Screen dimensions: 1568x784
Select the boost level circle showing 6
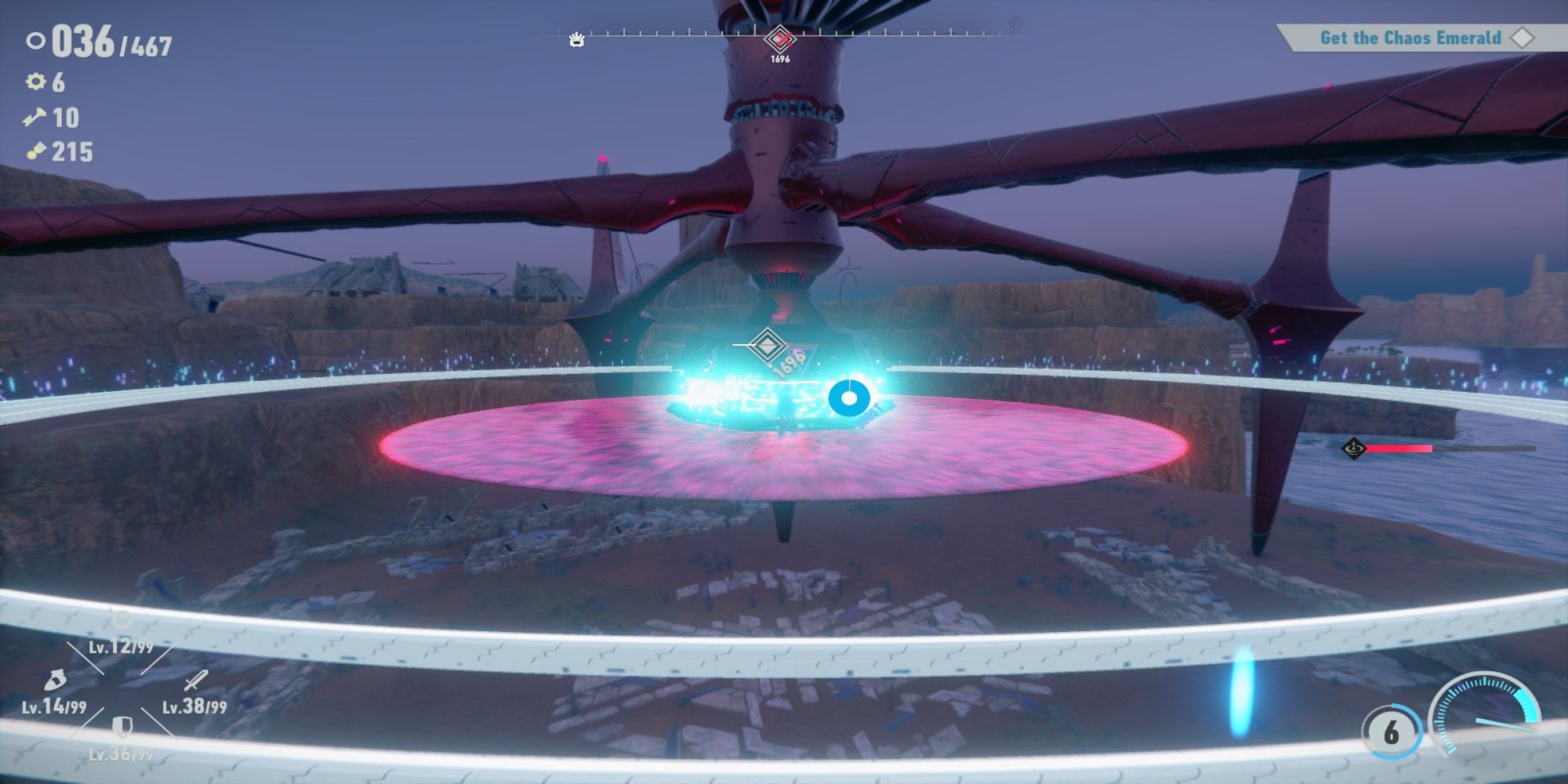coord(1391,729)
